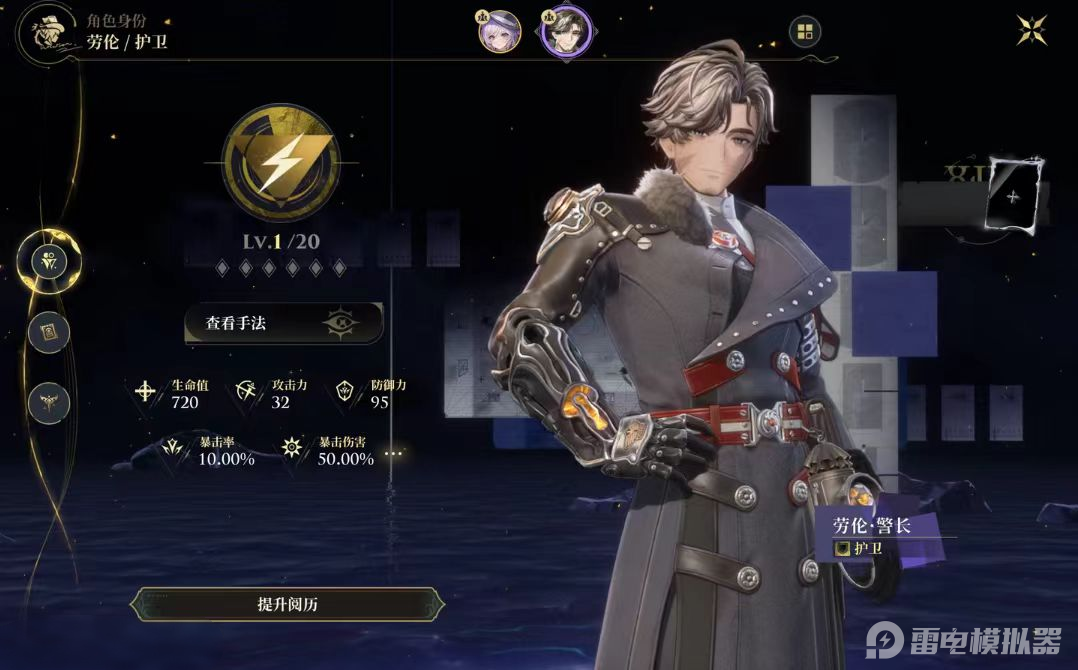
Task: Select the dark-haired man portrait
Action: 566,31
